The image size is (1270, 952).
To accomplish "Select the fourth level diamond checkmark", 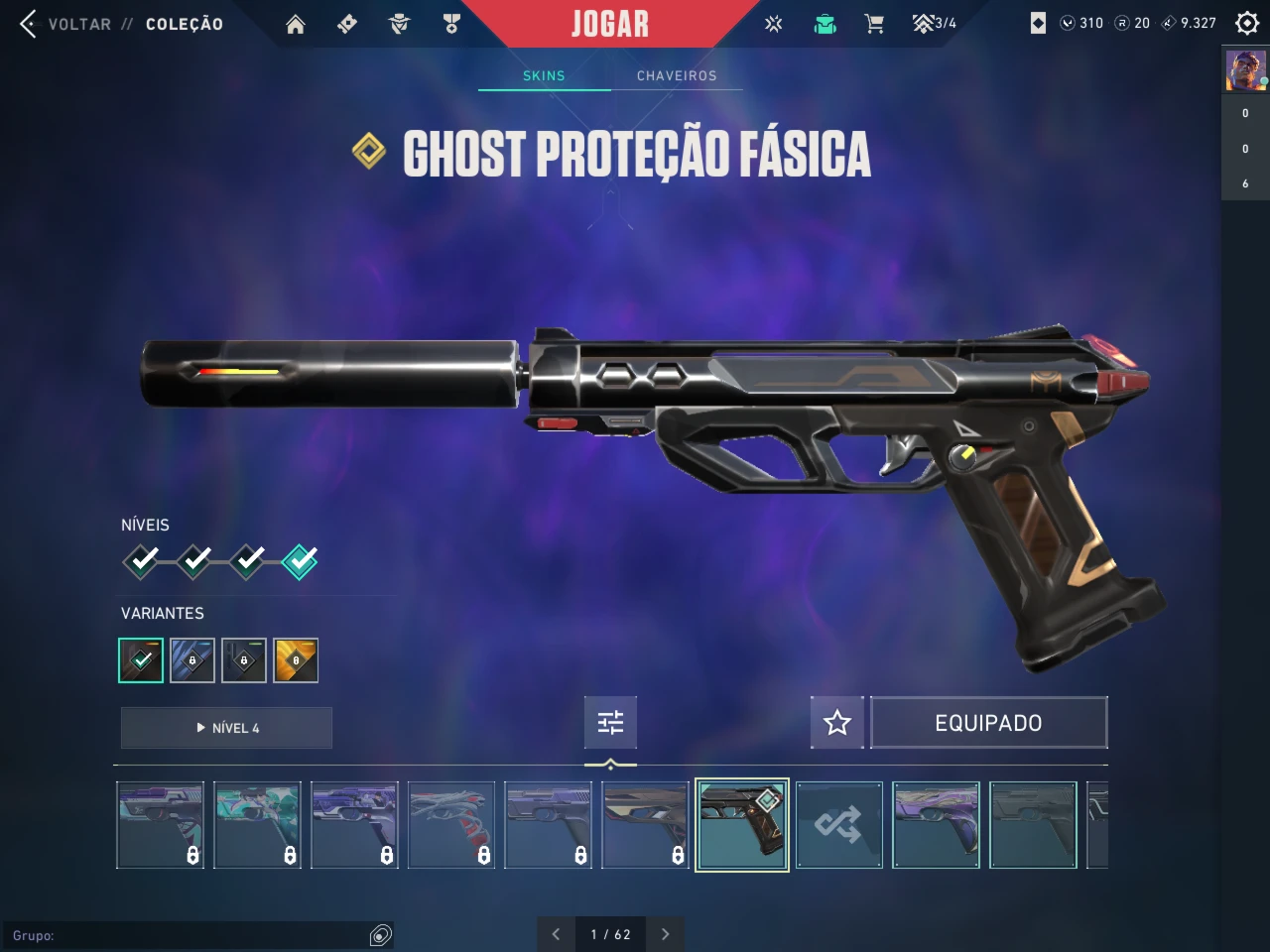I will point(299,561).
